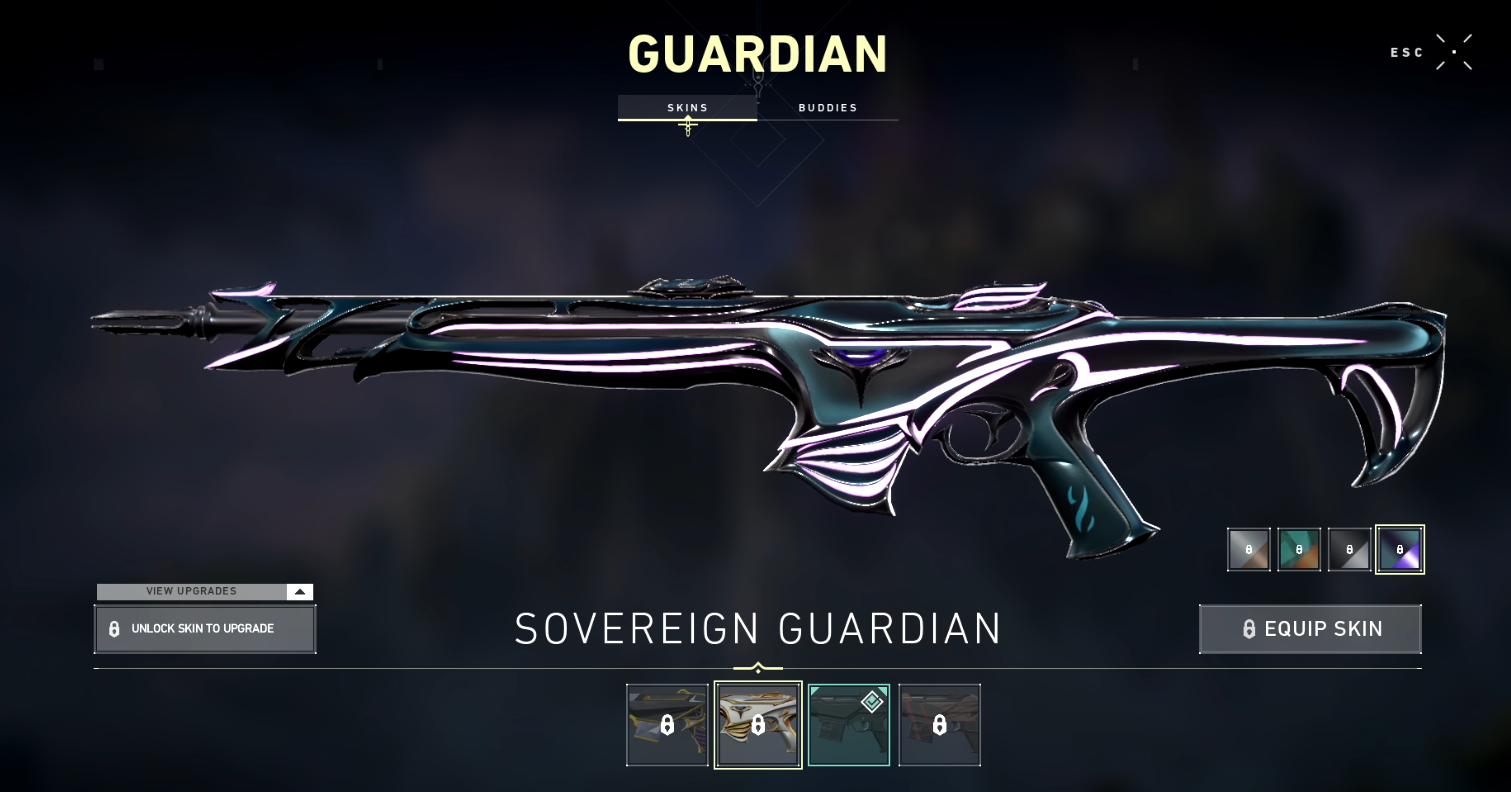Click the lock icon on the Sovereign Guardian thumbnail

click(x=757, y=724)
